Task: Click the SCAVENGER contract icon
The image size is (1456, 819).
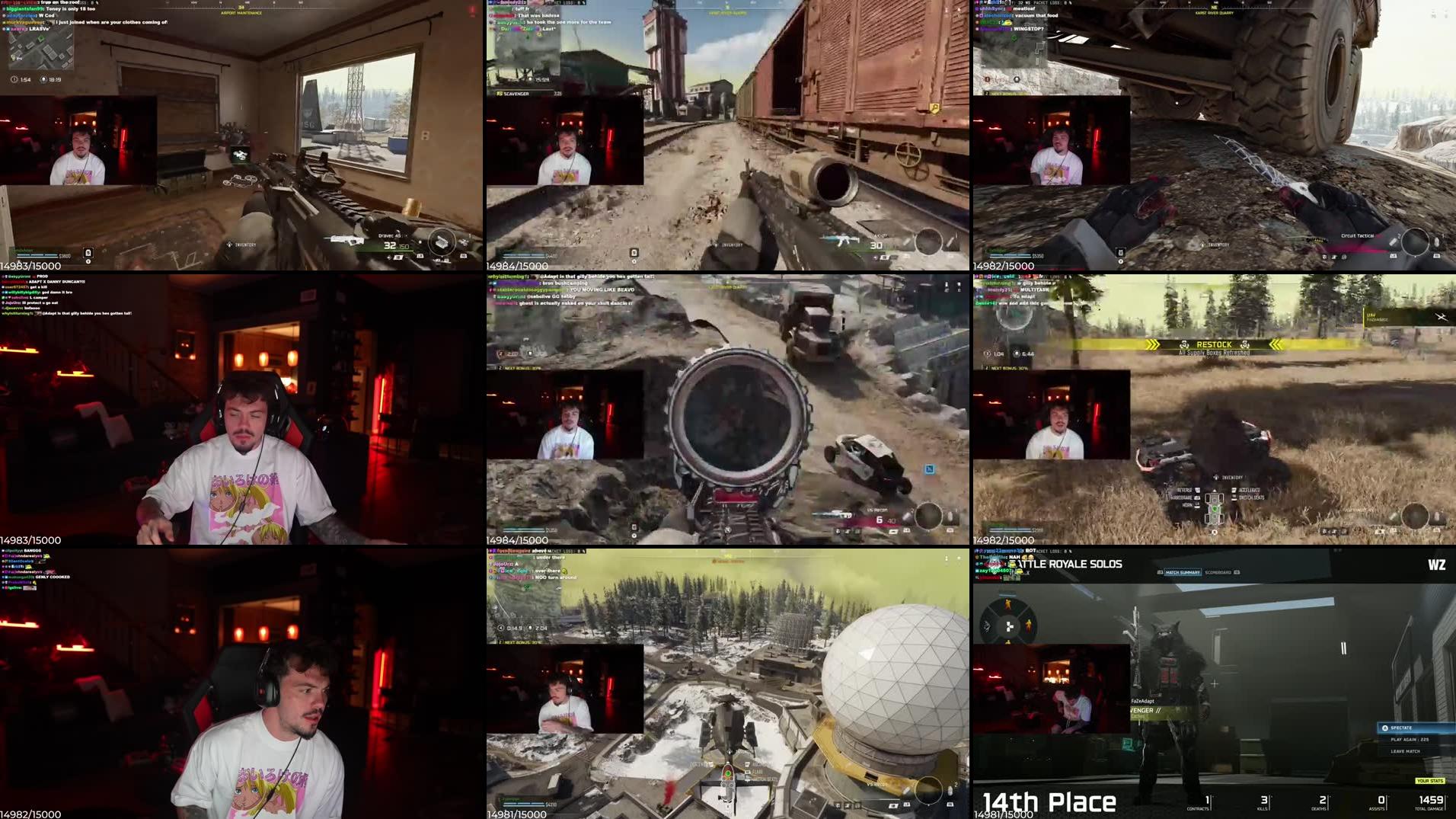Action: click(x=500, y=93)
